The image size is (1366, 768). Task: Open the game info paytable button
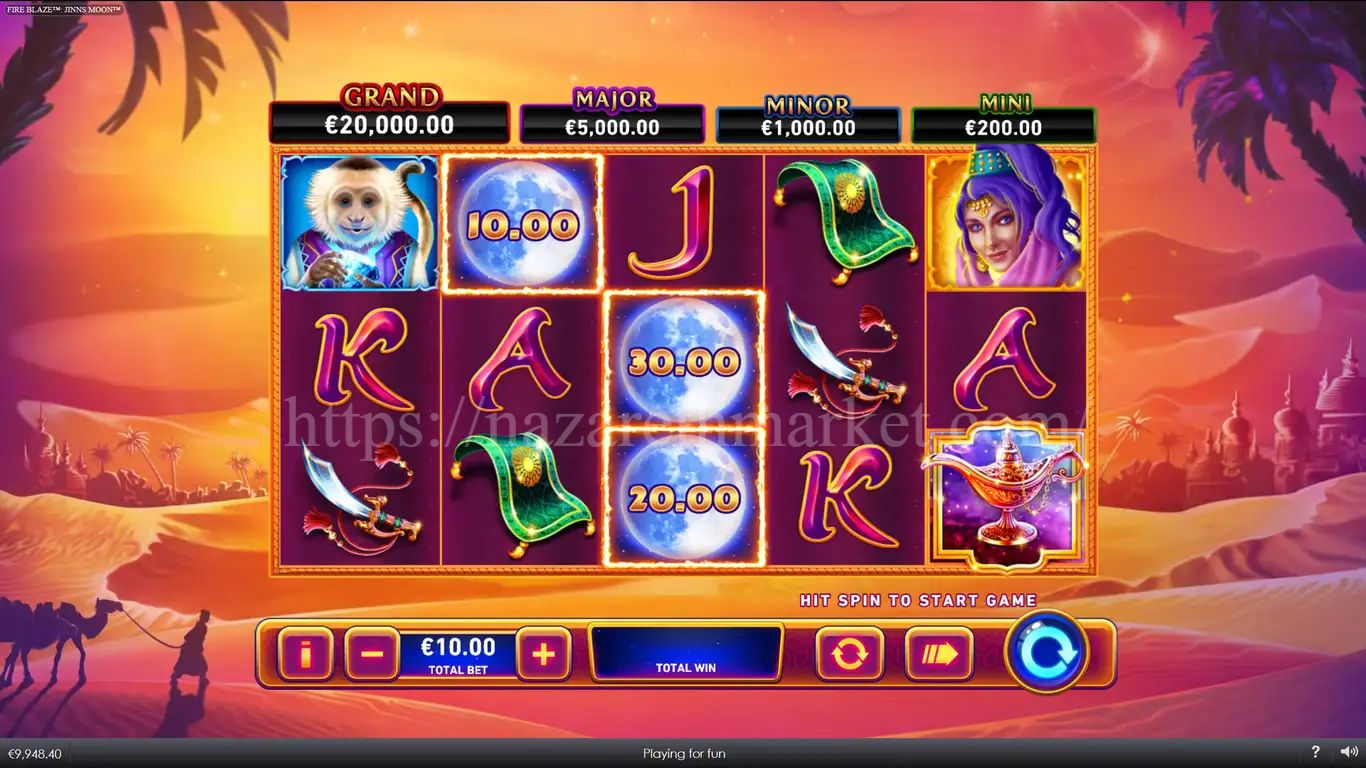[x=305, y=654]
